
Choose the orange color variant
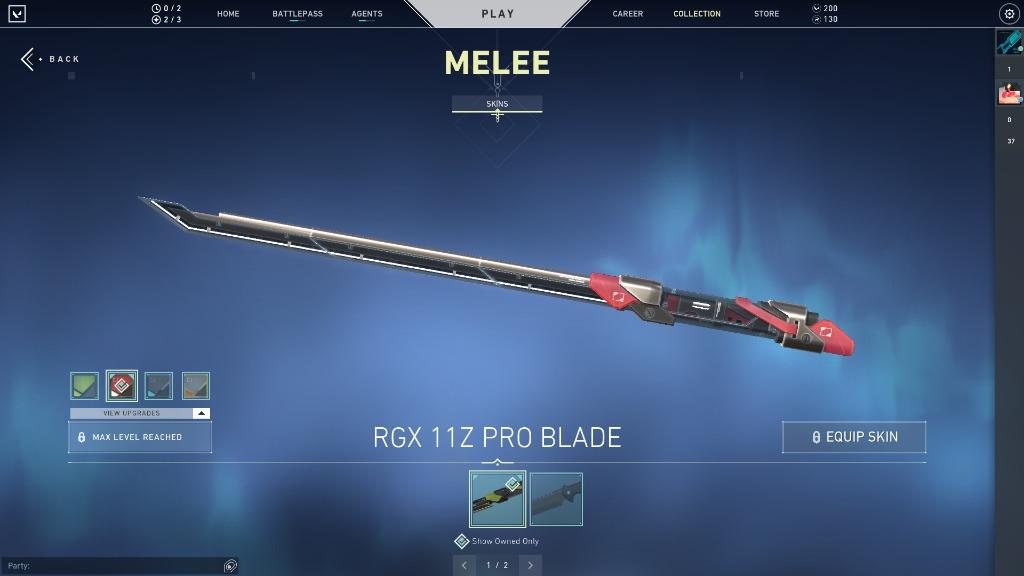pos(196,386)
